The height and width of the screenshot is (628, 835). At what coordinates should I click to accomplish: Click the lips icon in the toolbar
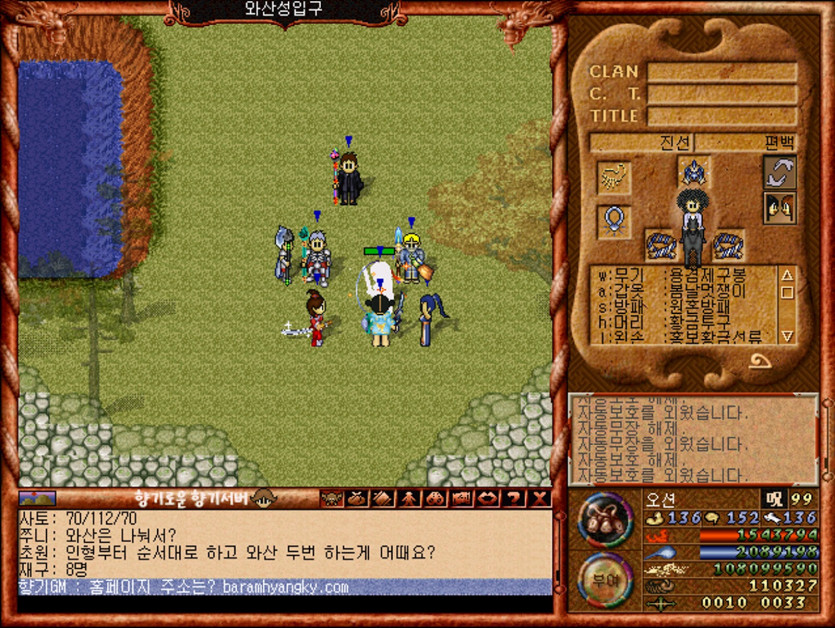[489, 498]
